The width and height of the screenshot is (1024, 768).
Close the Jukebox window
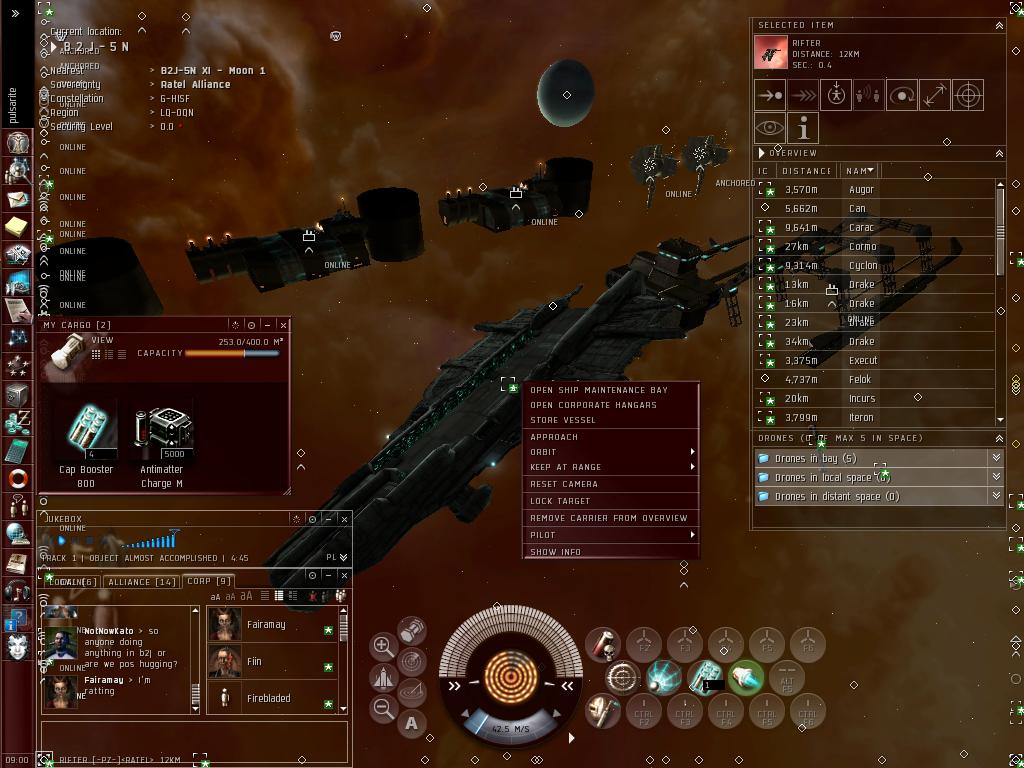[344, 519]
